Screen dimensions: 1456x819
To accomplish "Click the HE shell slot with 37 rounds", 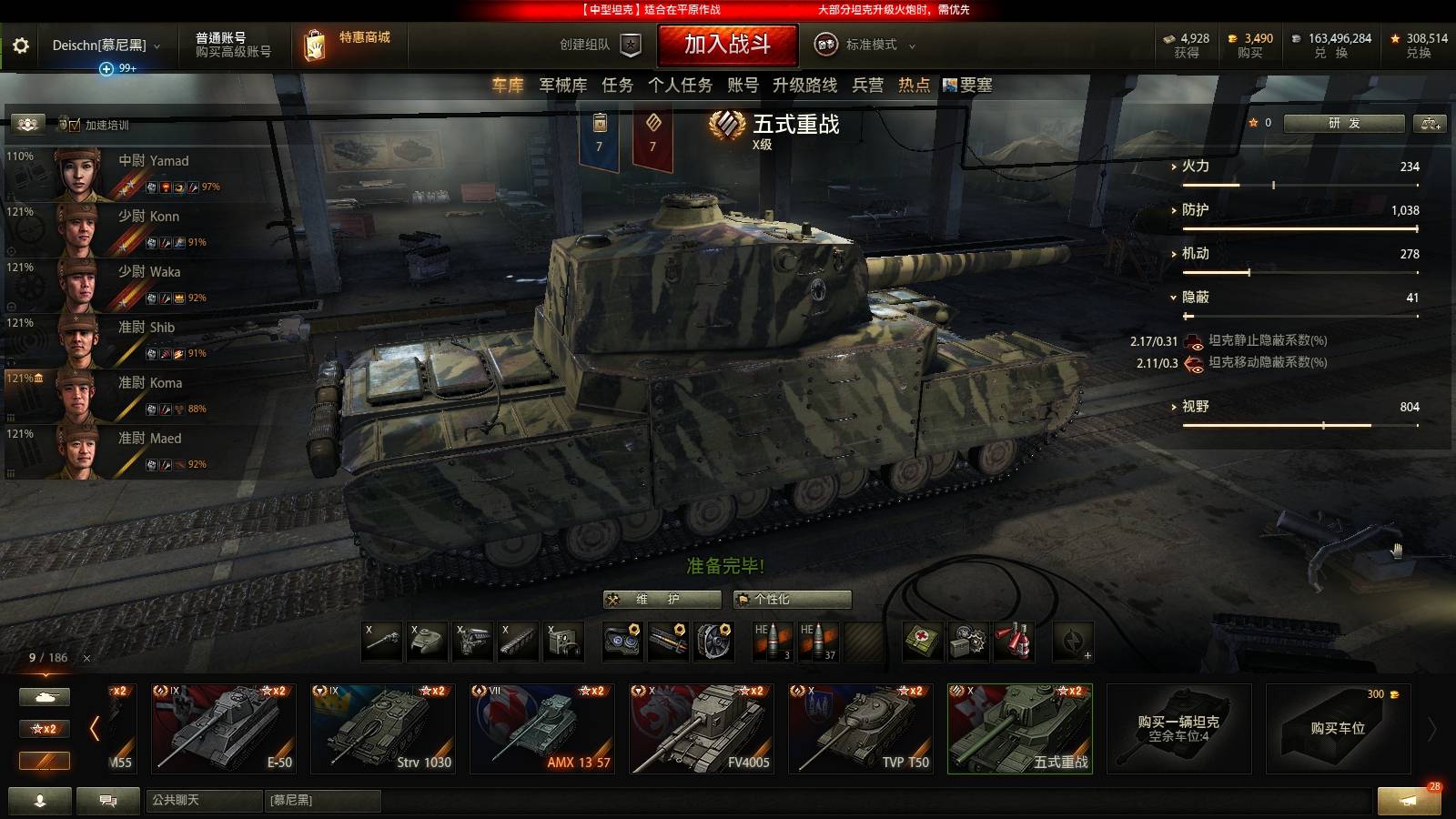I will [816, 642].
